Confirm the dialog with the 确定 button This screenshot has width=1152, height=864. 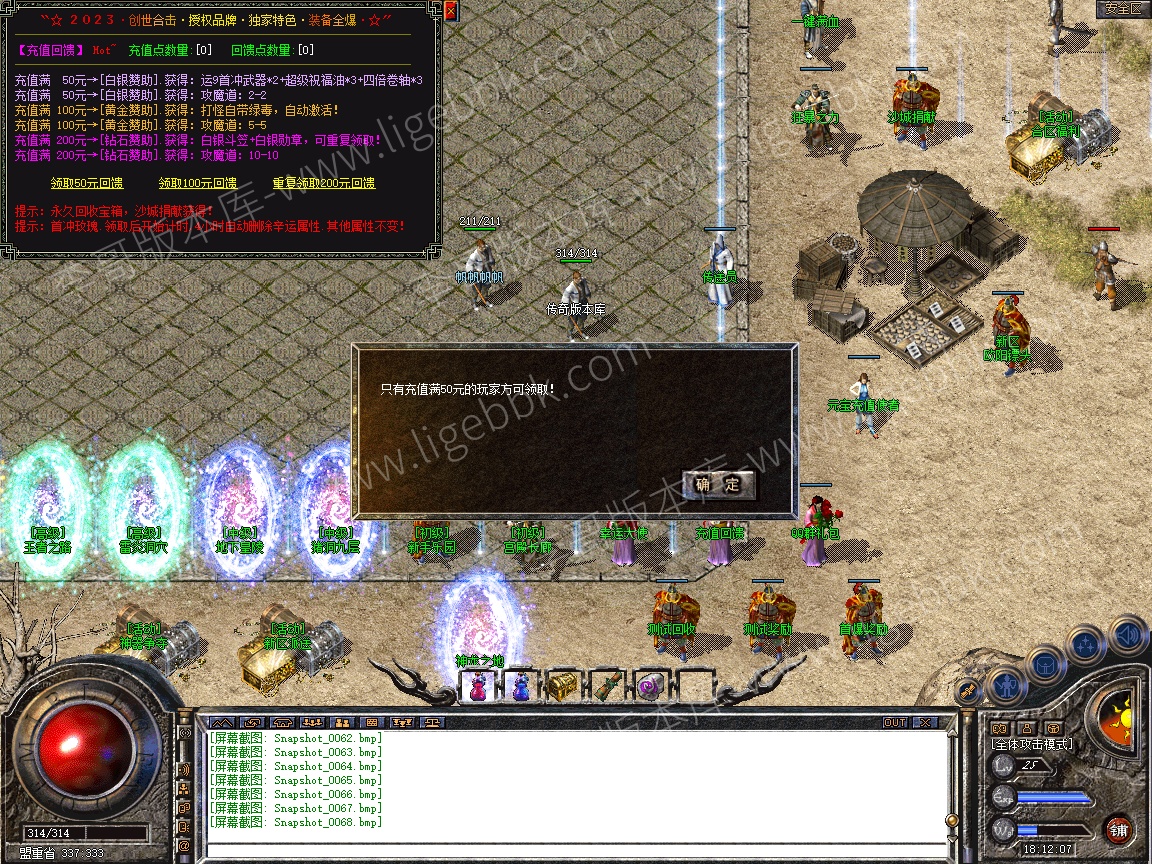719,485
